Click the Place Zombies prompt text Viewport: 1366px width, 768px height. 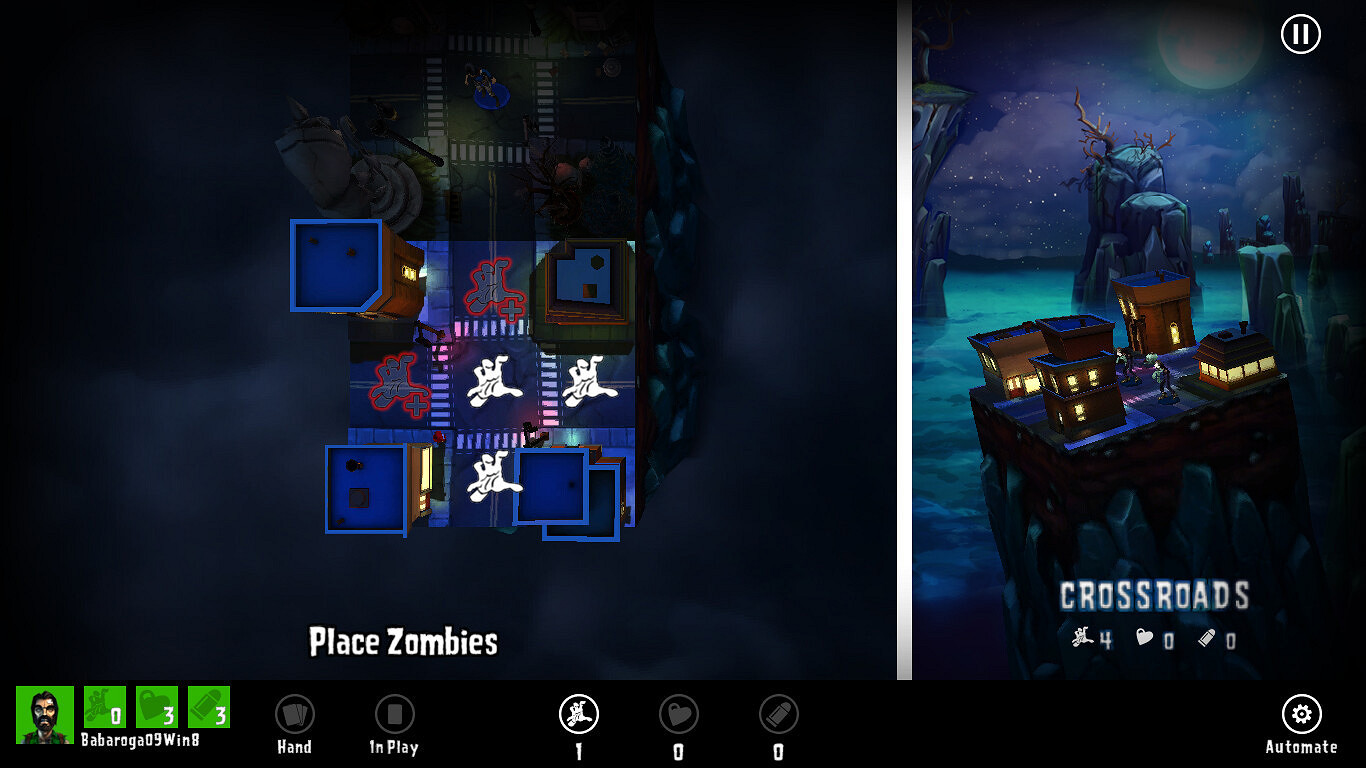pyautogui.click(x=403, y=643)
